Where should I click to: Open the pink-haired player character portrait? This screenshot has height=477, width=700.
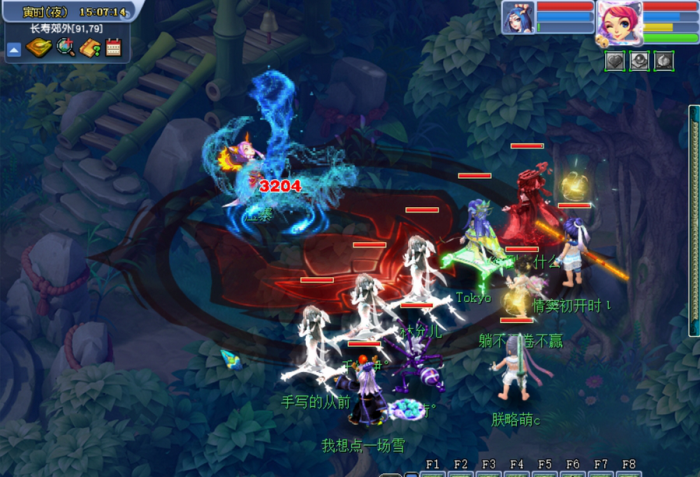click(619, 22)
